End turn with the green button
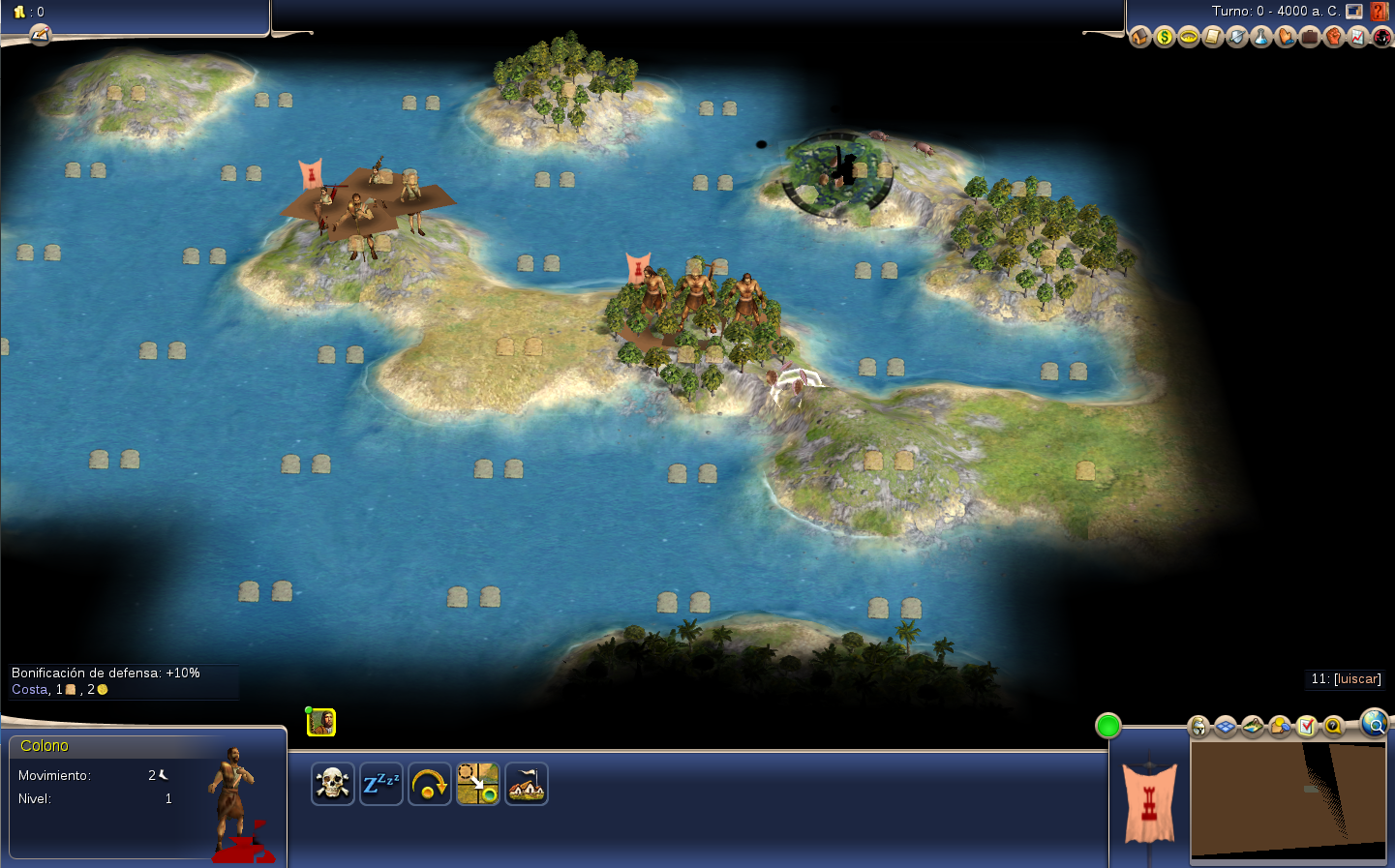 (1107, 726)
